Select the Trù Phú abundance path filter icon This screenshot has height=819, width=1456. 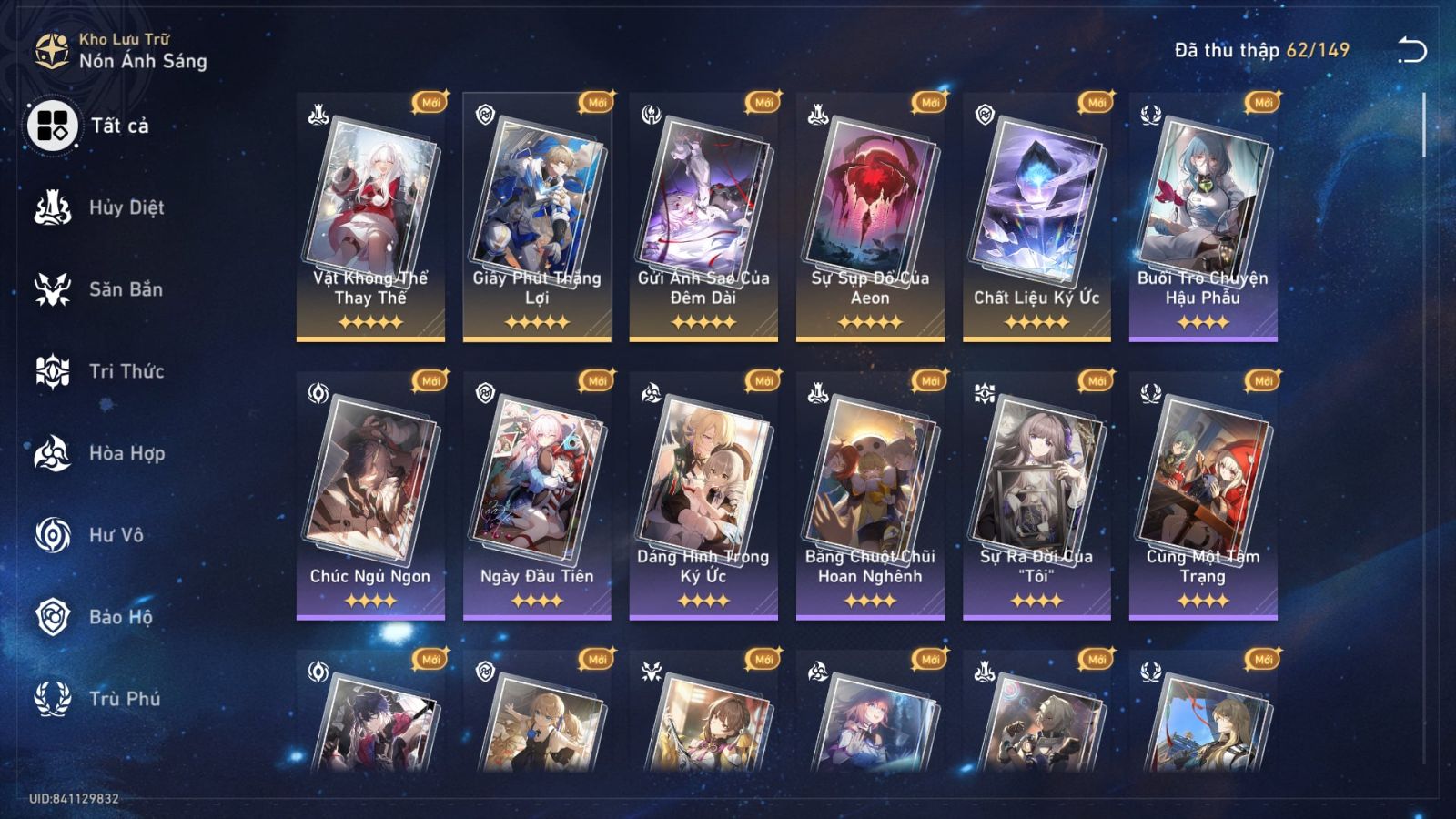tap(53, 699)
